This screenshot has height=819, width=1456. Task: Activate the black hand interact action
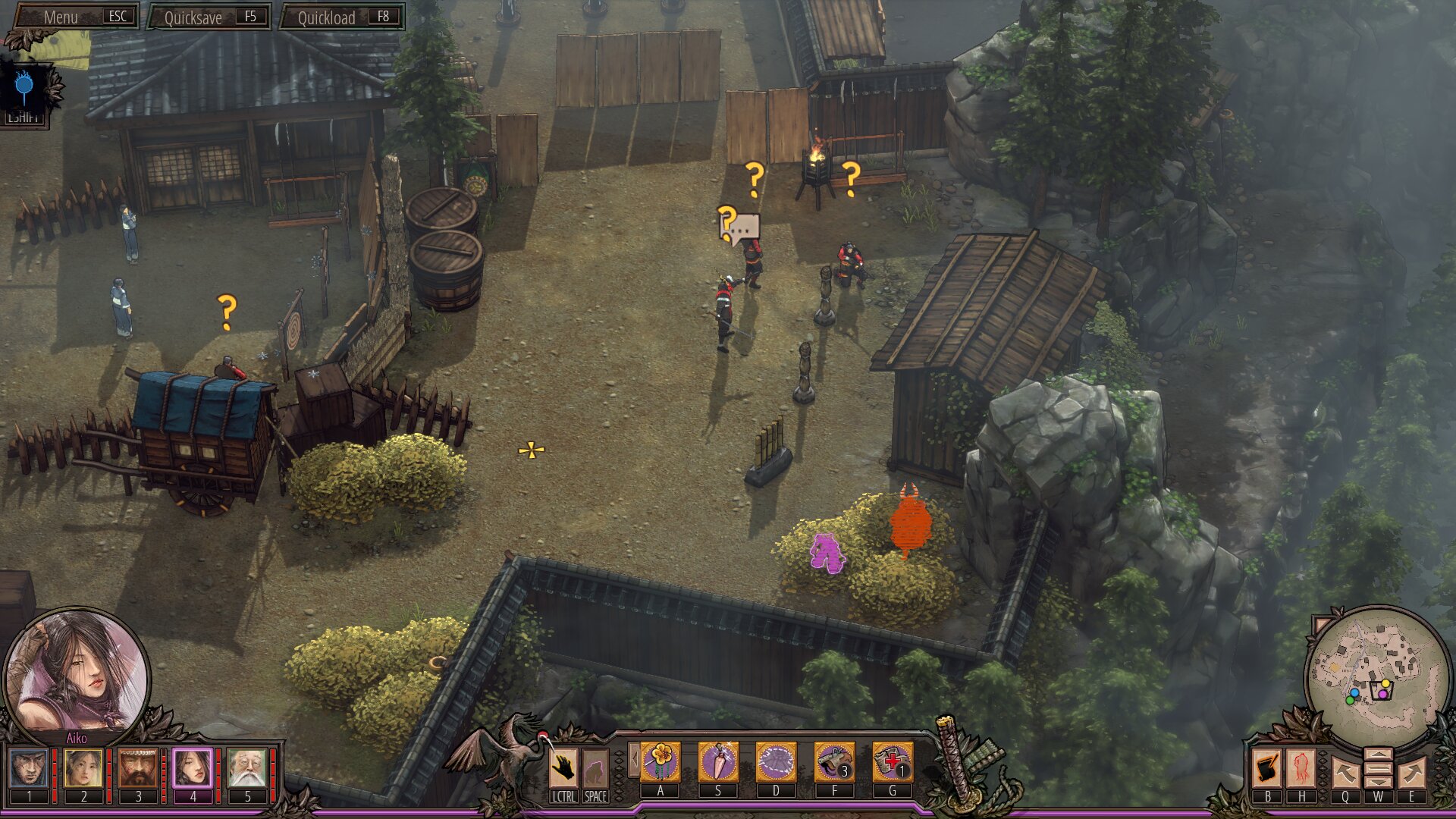[x=563, y=767]
